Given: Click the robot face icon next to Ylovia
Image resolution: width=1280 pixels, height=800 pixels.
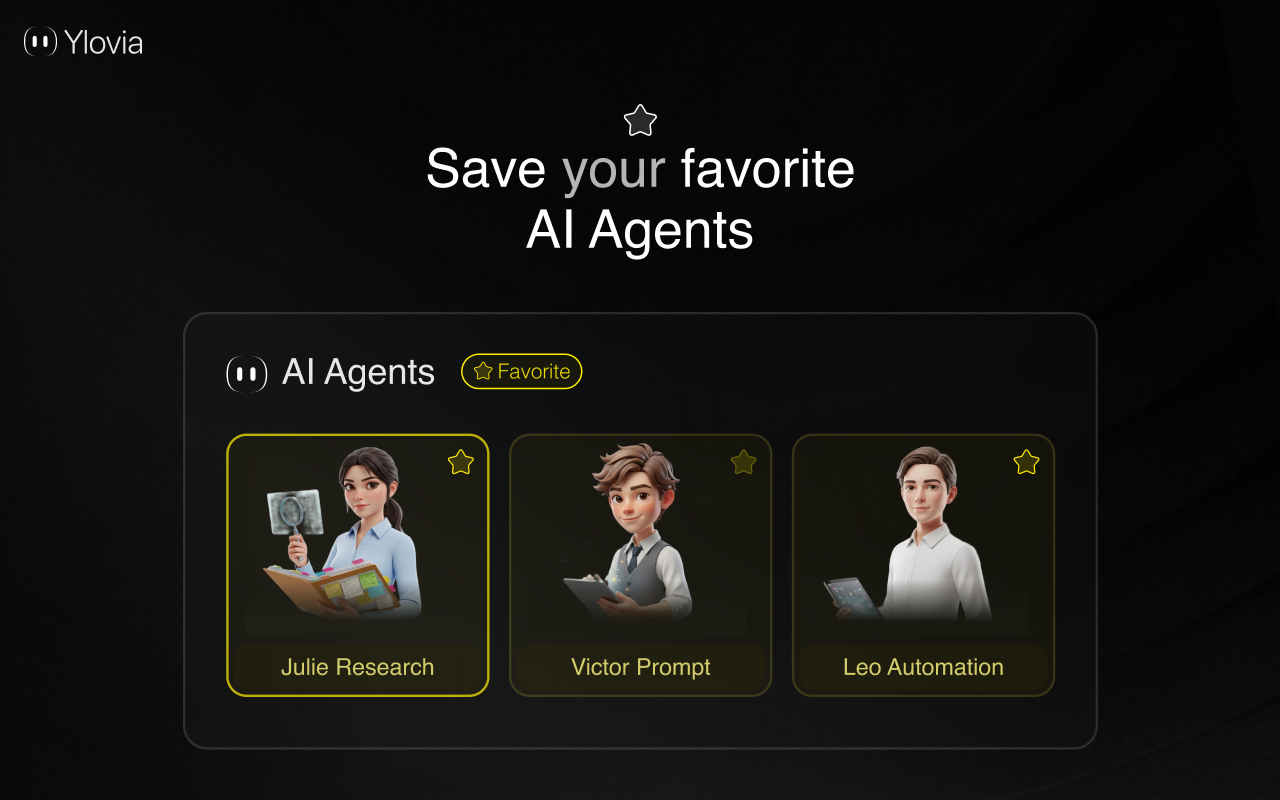Looking at the screenshot, I should coord(40,42).
